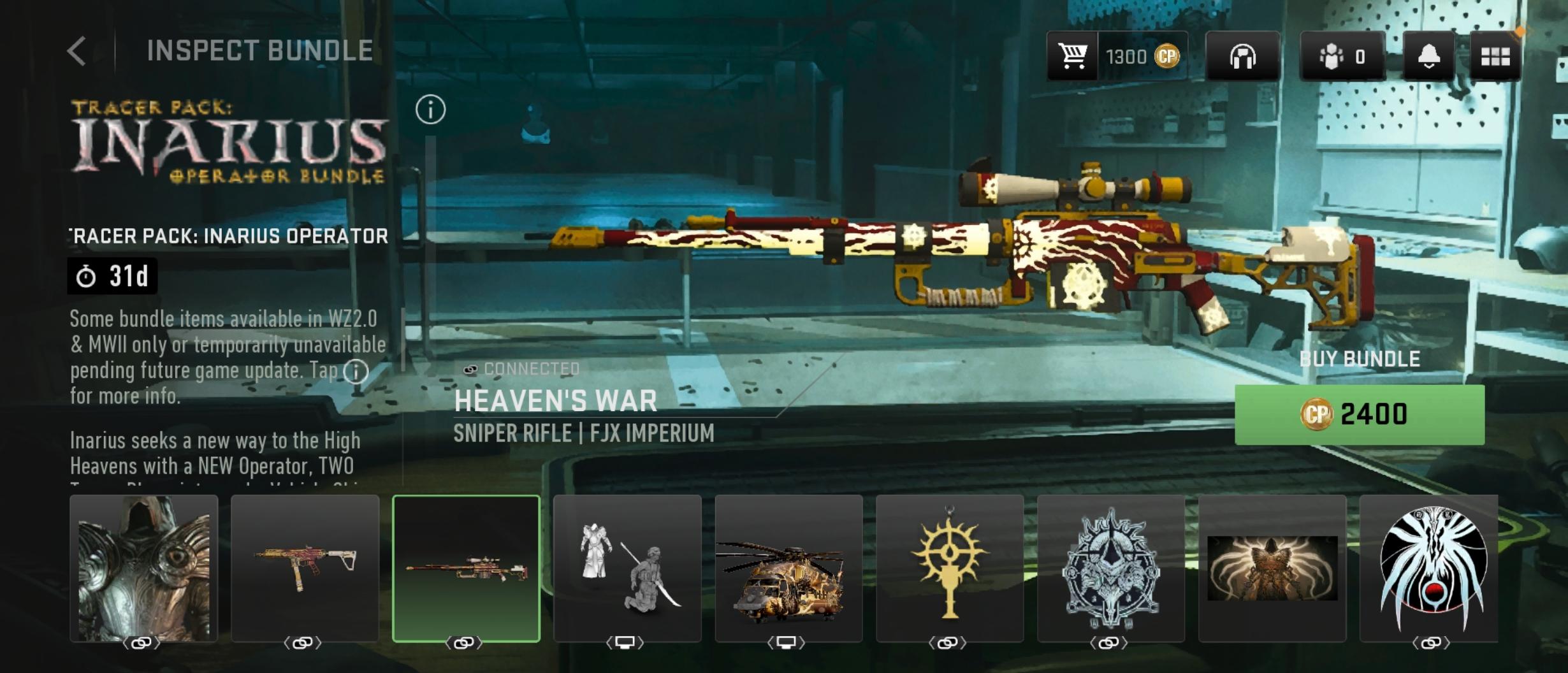Open the grid main menu
1568x673 pixels.
pos(1495,57)
